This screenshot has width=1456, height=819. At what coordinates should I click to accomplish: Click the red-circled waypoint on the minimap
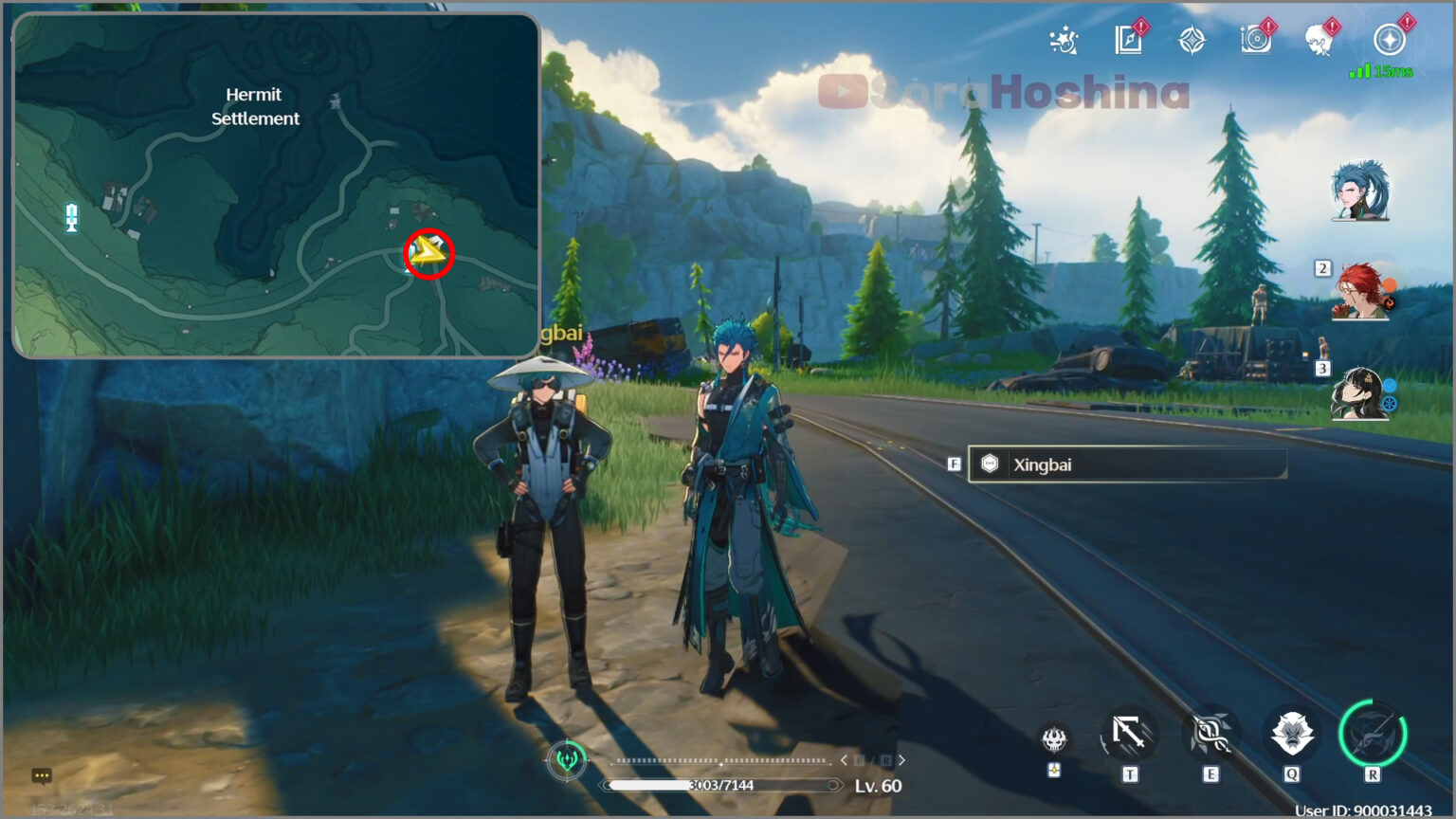point(428,253)
